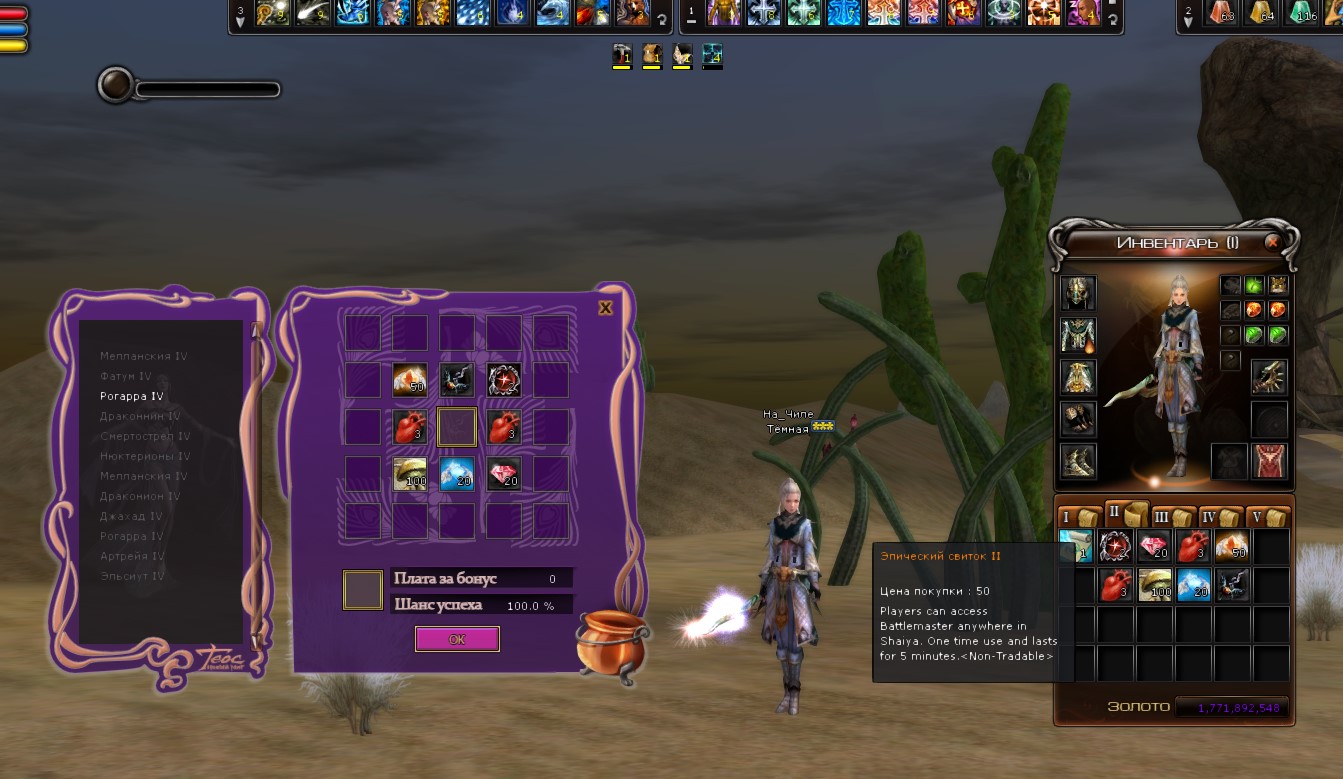Open inventory bag tab III
The height and width of the screenshot is (779, 1343).
click(1172, 517)
